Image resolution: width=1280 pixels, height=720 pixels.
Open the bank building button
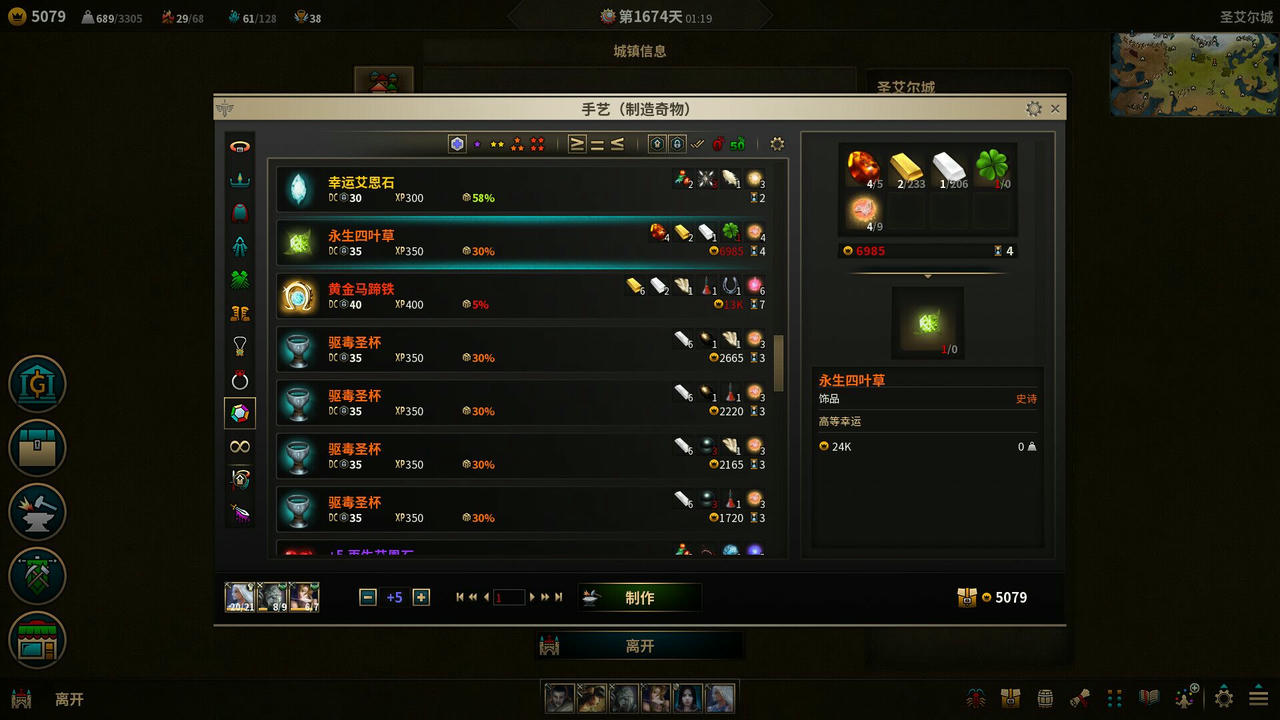coord(37,384)
